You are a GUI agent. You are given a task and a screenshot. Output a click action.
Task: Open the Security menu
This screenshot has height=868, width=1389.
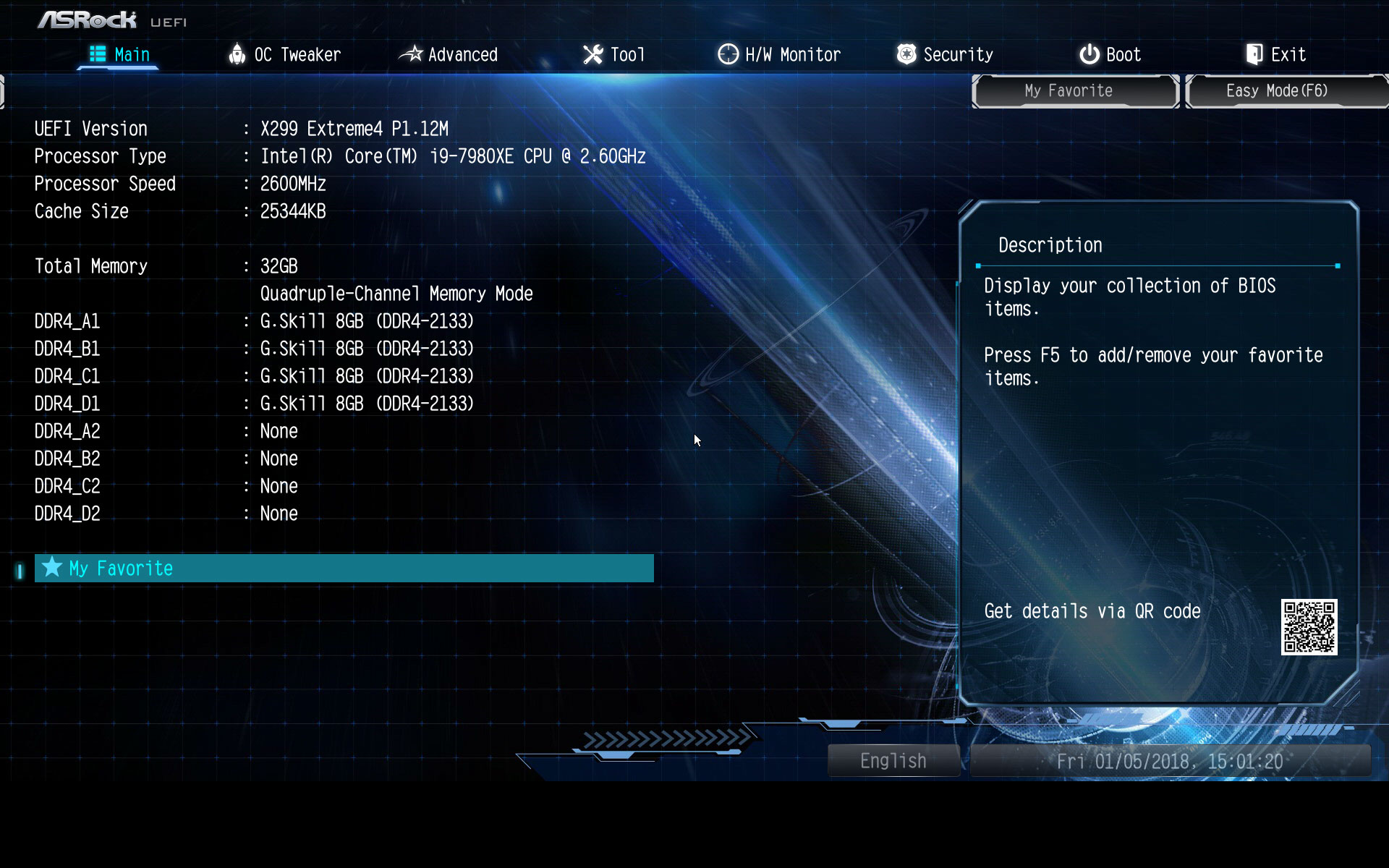957,54
